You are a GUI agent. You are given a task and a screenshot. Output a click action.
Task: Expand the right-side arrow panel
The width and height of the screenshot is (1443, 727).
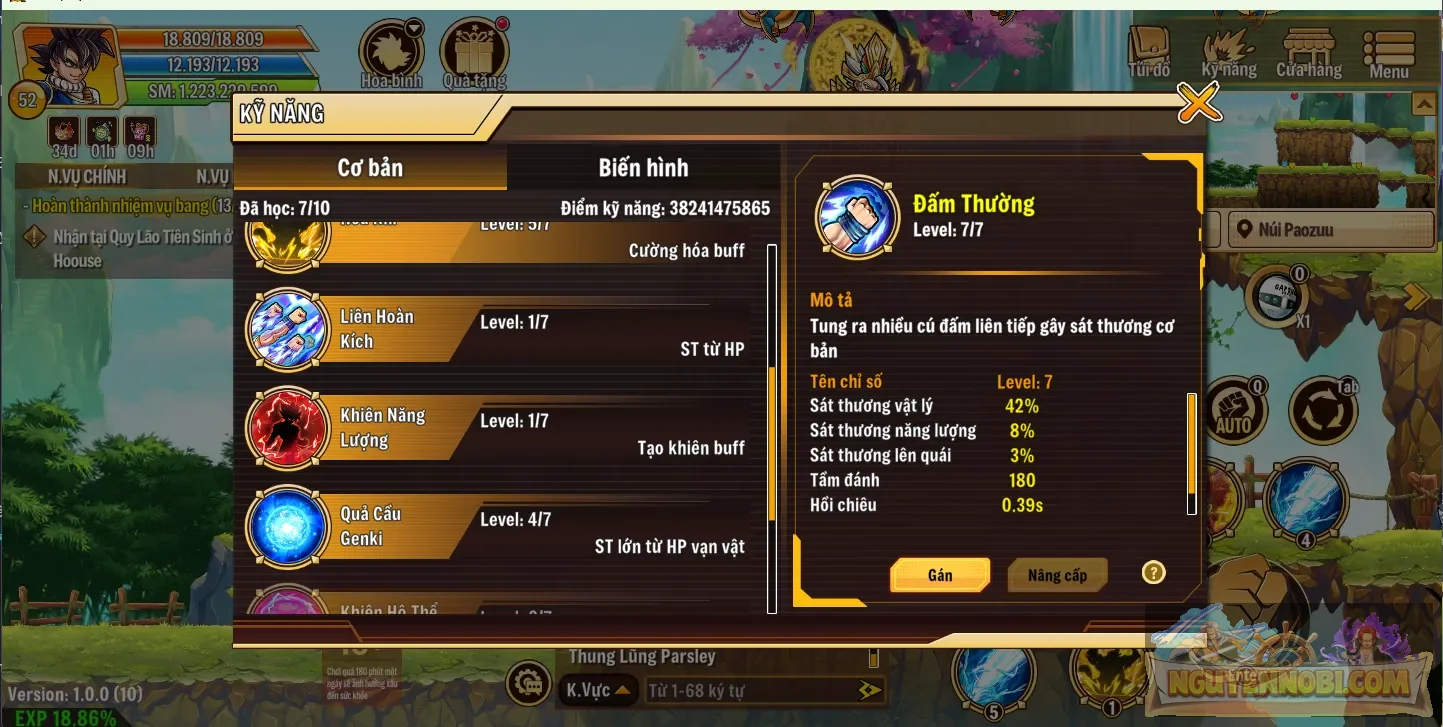tap(1414, 296)
